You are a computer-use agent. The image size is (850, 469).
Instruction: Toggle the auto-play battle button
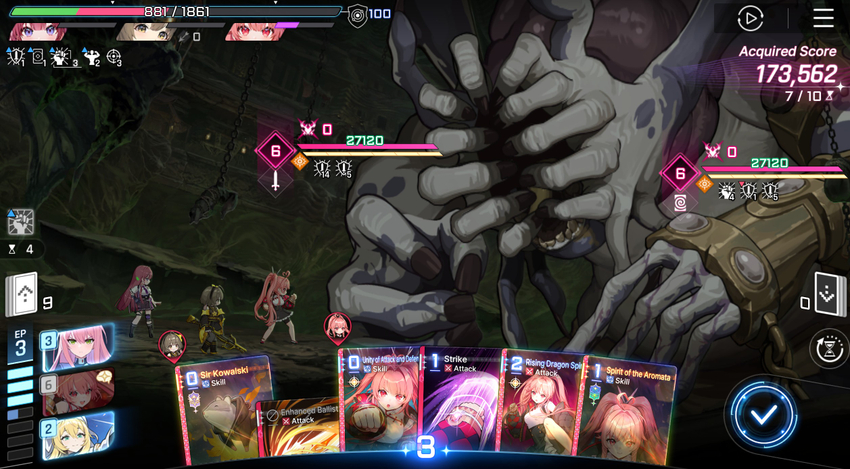coord(750,18)
